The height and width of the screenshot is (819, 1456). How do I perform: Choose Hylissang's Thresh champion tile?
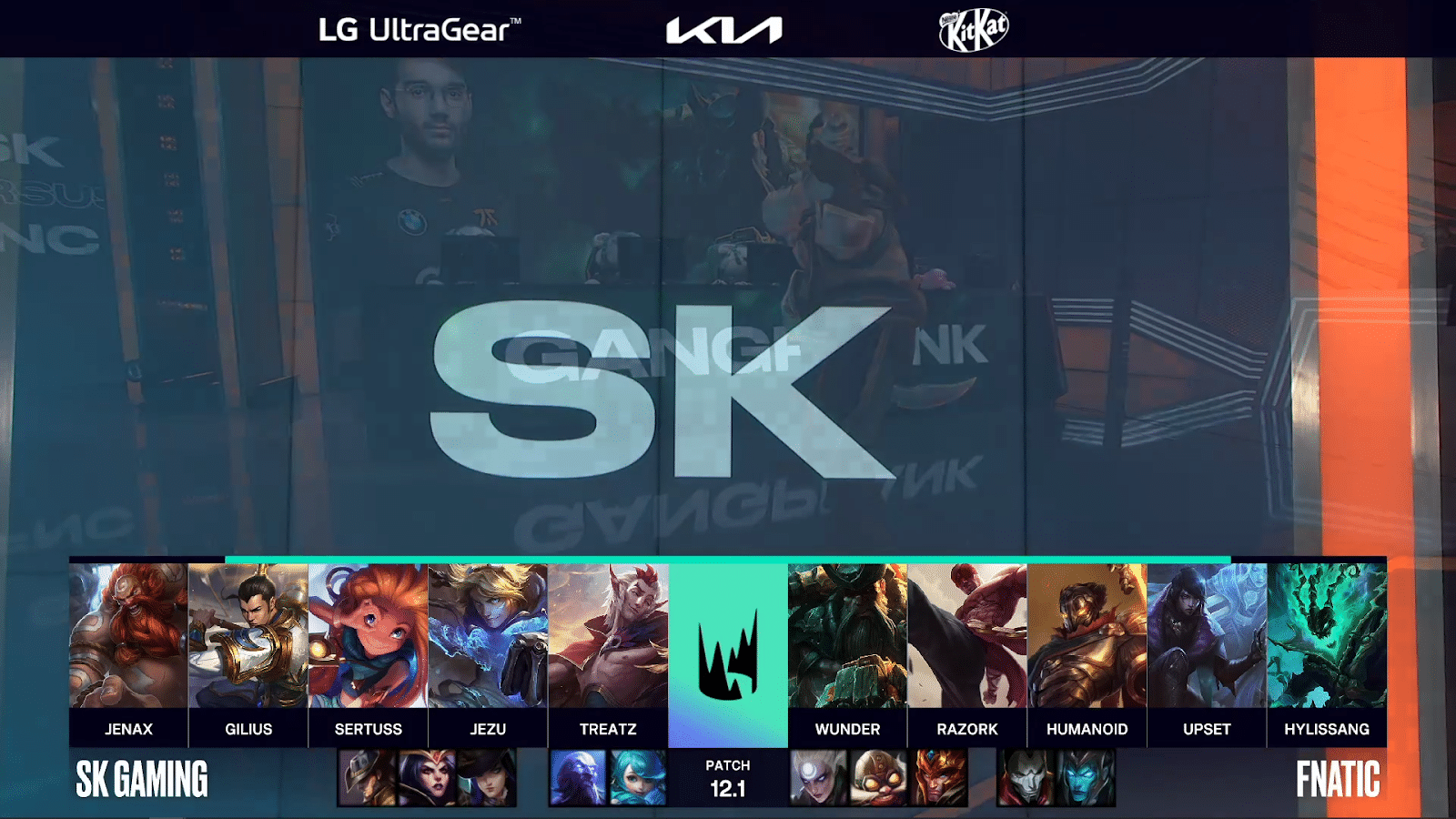(x=1327, y=635)
